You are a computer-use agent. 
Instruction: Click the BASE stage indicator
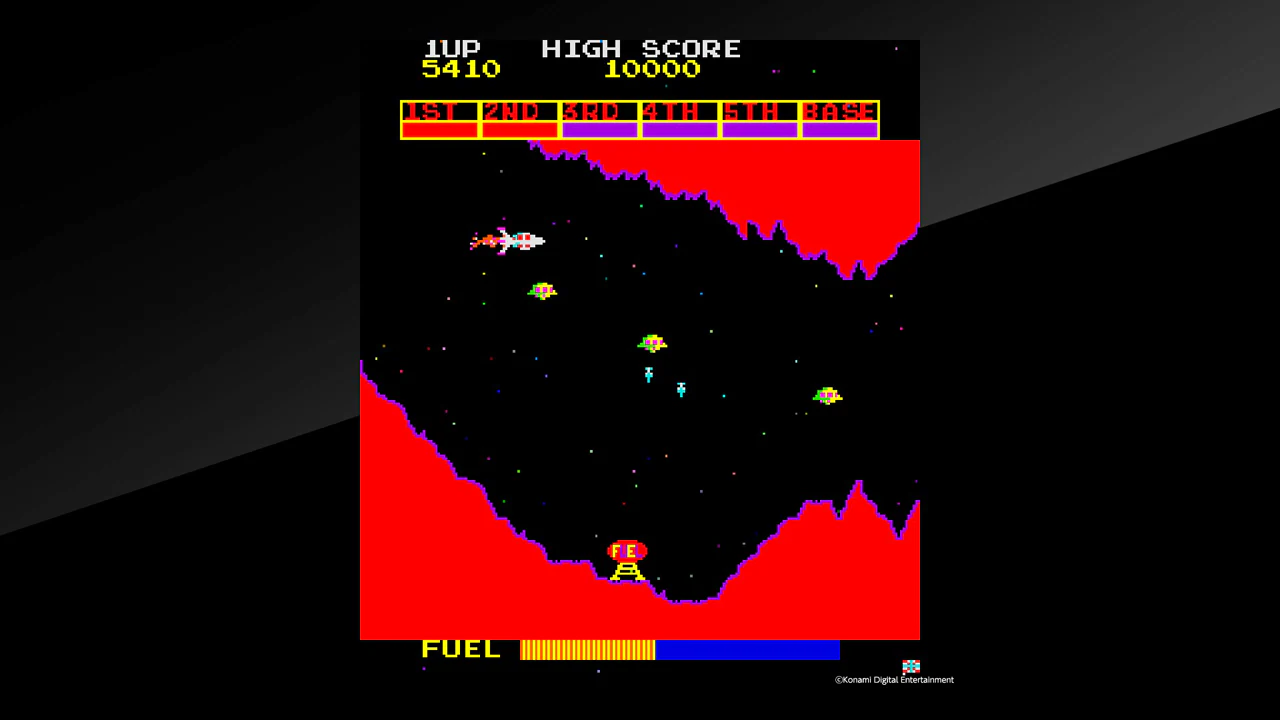839,112
